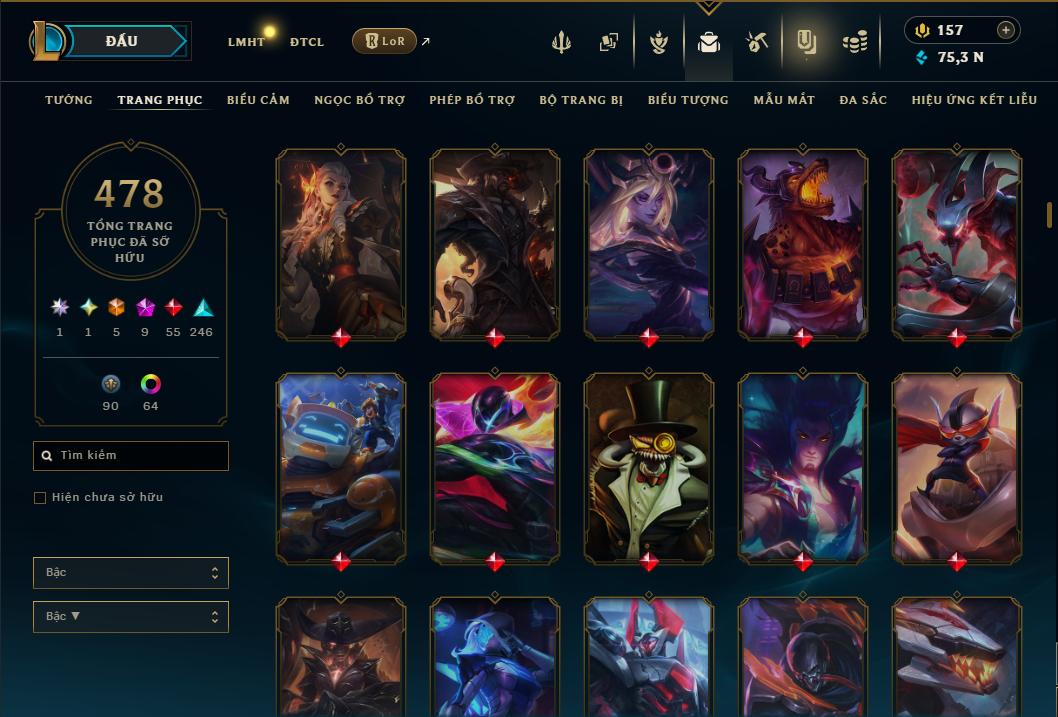Show the BỘ TRANG BỊ tab
Viewport: 1058px width, 717px height.
(581, 100)
